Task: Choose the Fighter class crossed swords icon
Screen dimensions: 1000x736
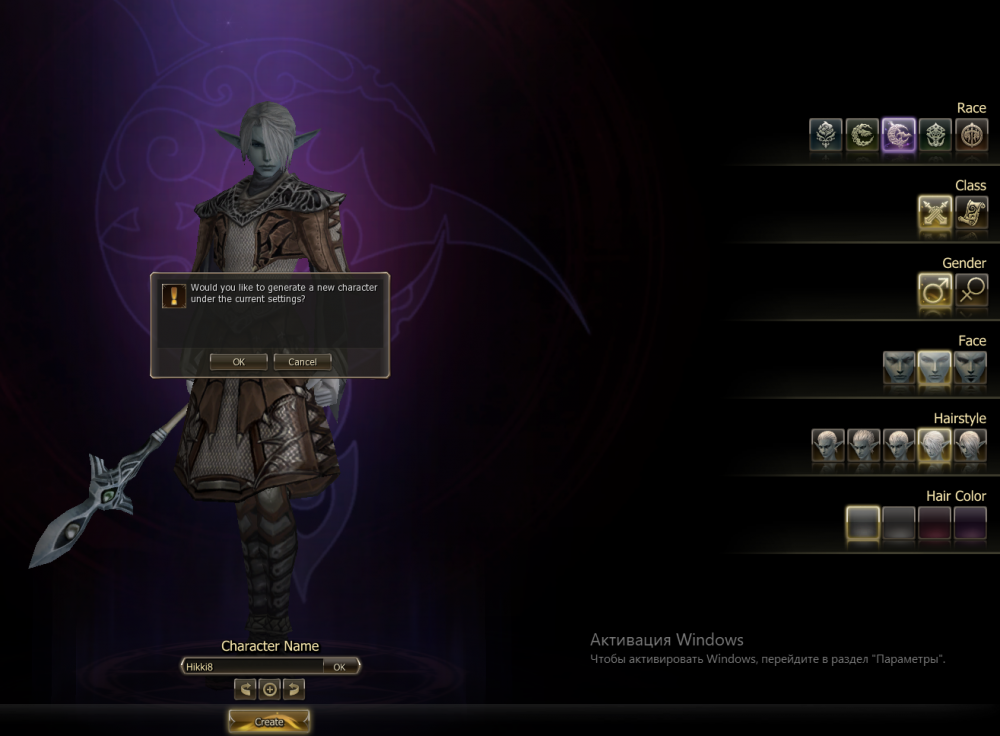Action: pyautogui.click(x=935, y=212)
